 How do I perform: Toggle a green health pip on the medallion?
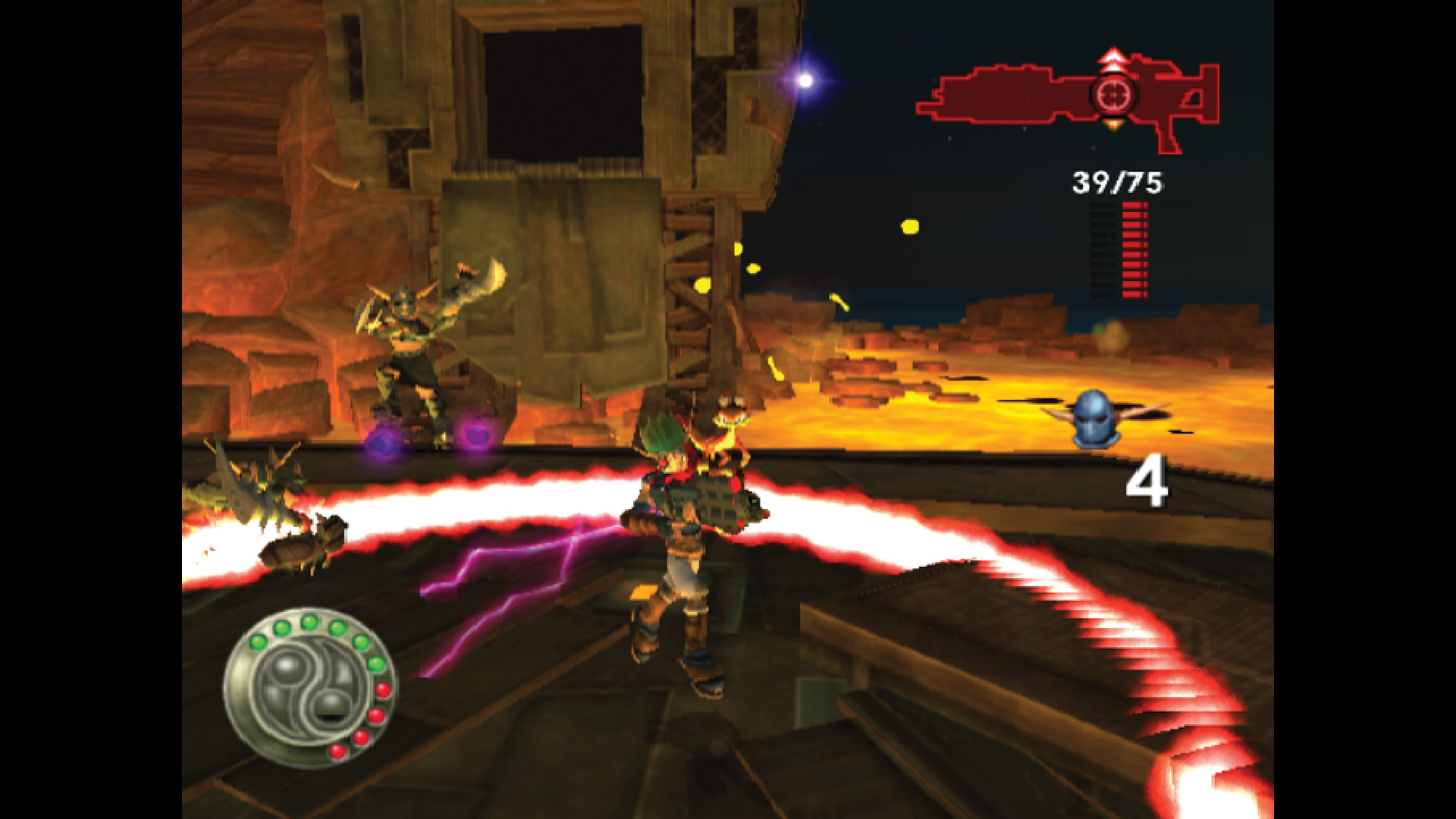click(x=311, y=623)
